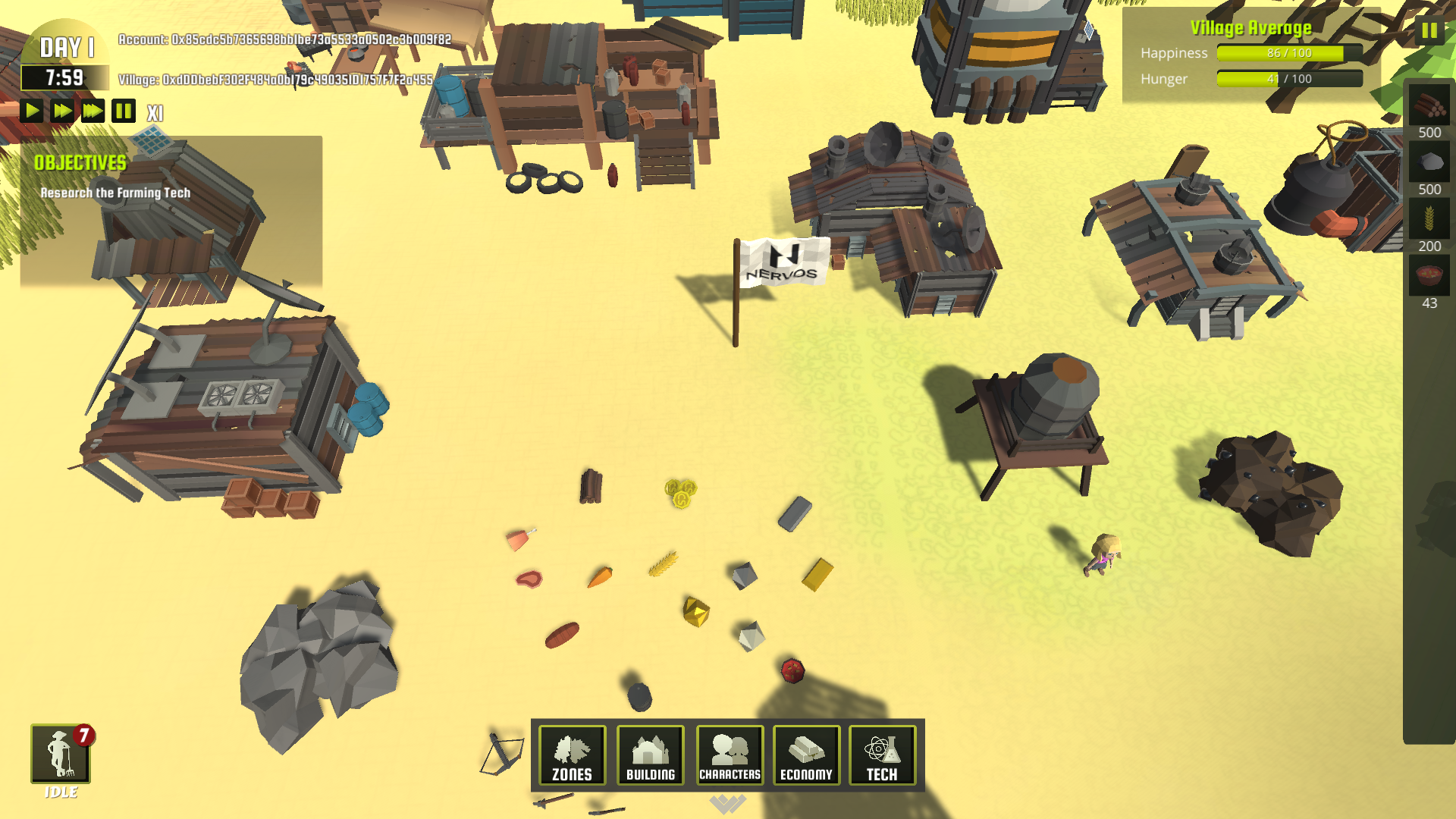Click the Research the Farming Tech objective
The height and width of the screenshot is (819, 1456).
[115, 193]
